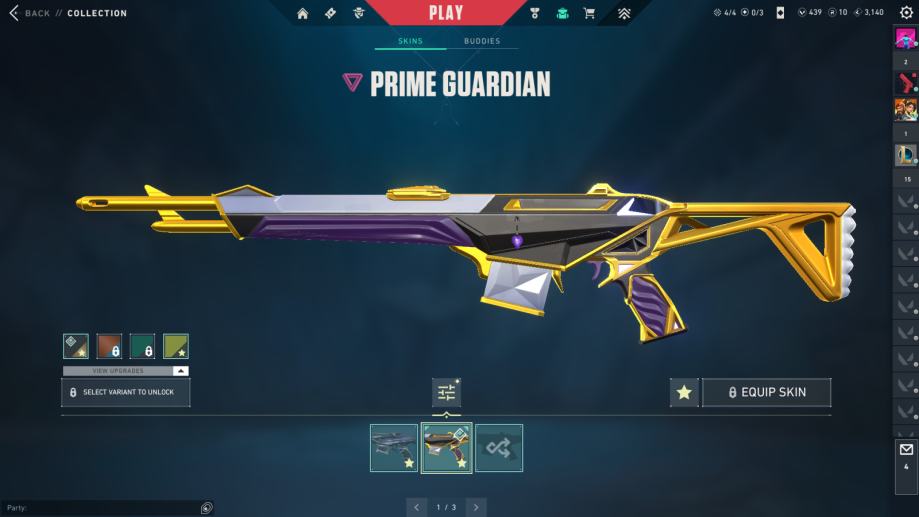Toggle the favorite star button
This screenshot has height=517, width=919.
[684, 393]
